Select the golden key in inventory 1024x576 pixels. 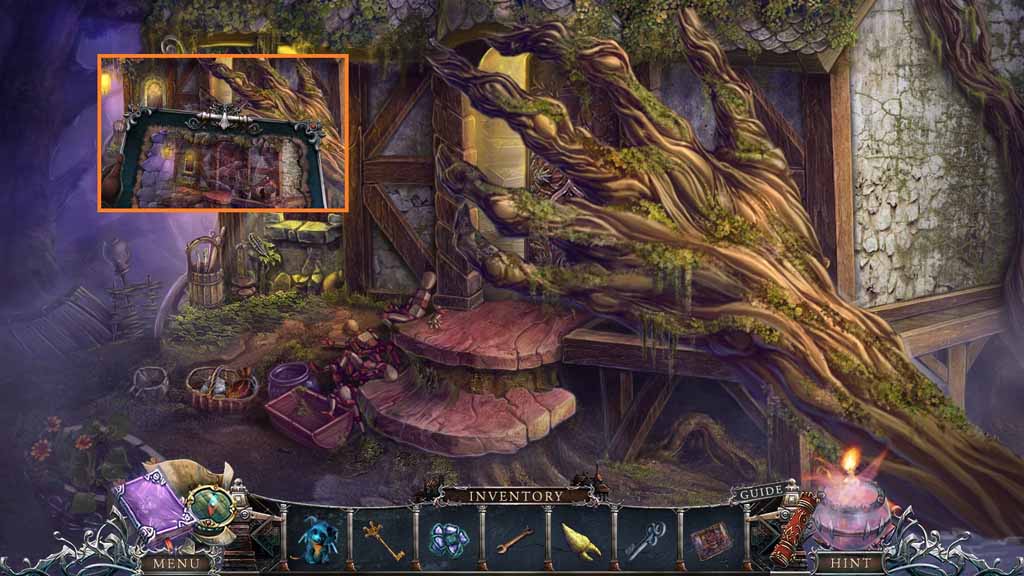[383, 540]
